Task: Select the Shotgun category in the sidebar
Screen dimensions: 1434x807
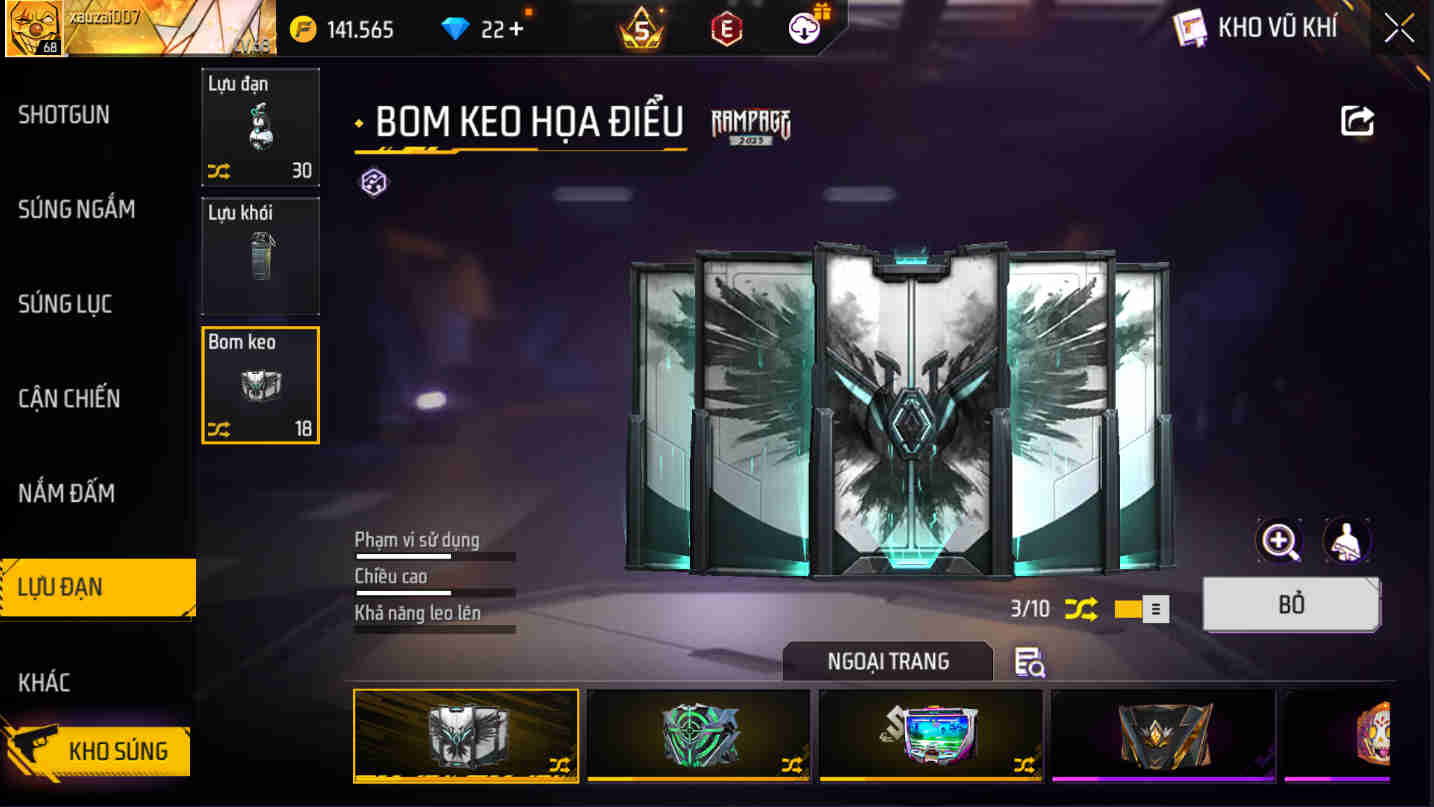Action: (65, 115)
